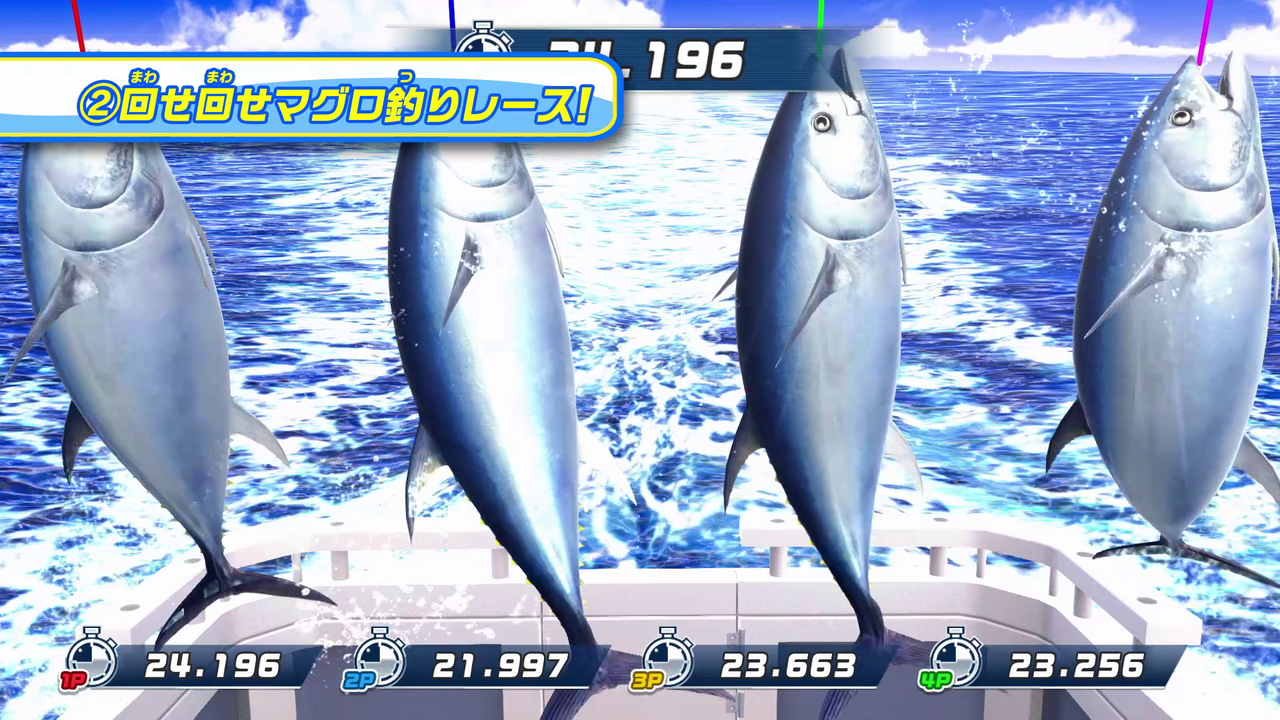
Task: Click the circled ② number on the banner
Action: [97, 103]
